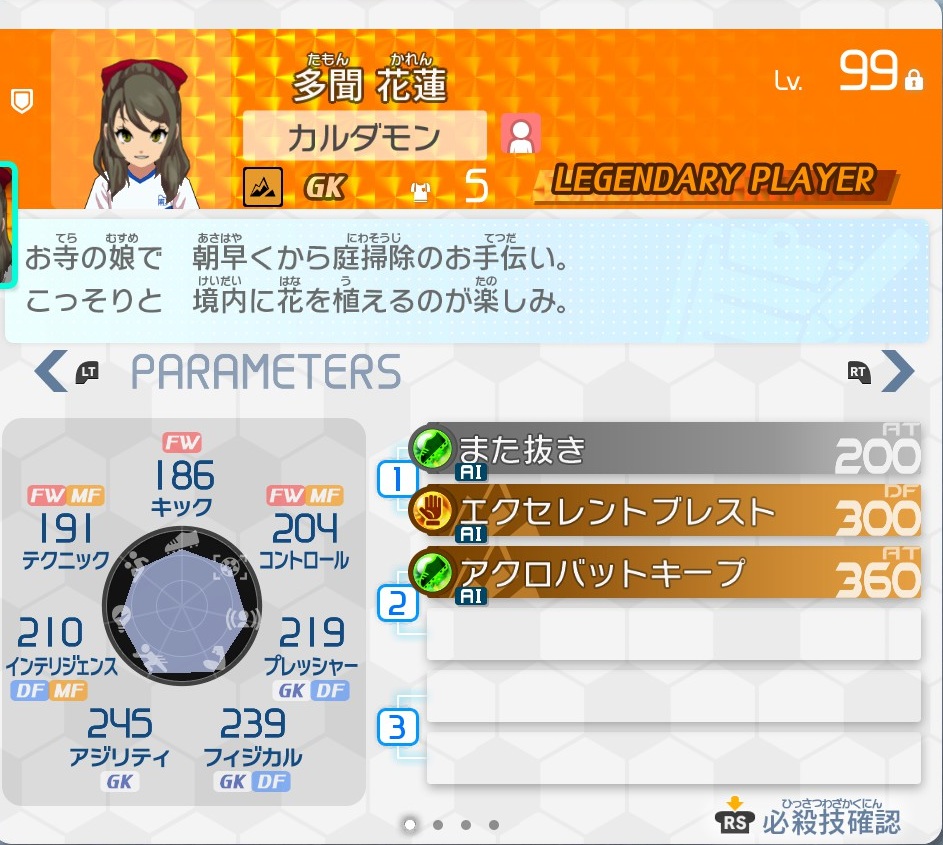This screenshot has width=943, height=845.
Task: Select skill set number 2
Action: 397,604
